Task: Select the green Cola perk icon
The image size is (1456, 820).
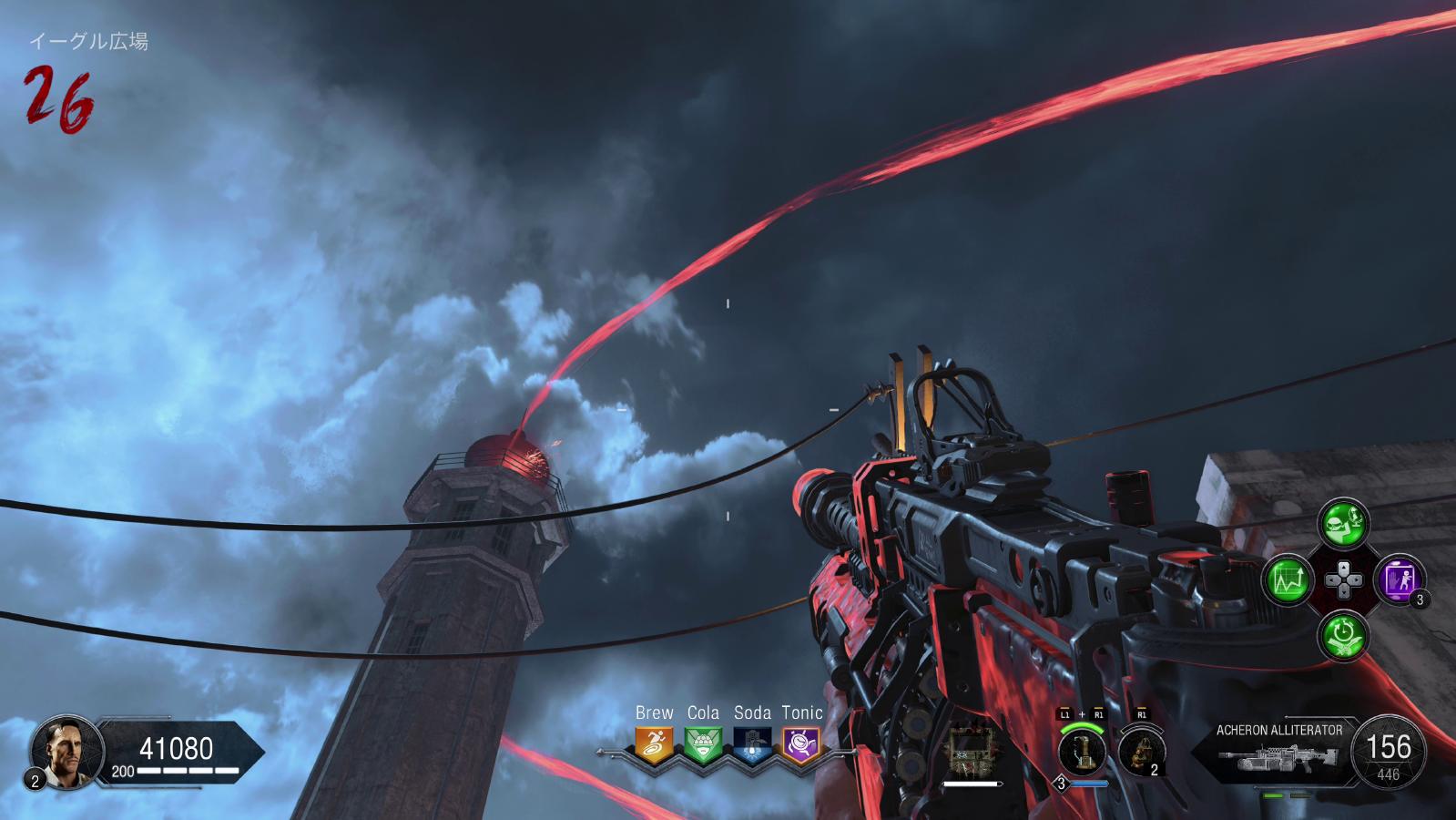Action: 703,744
